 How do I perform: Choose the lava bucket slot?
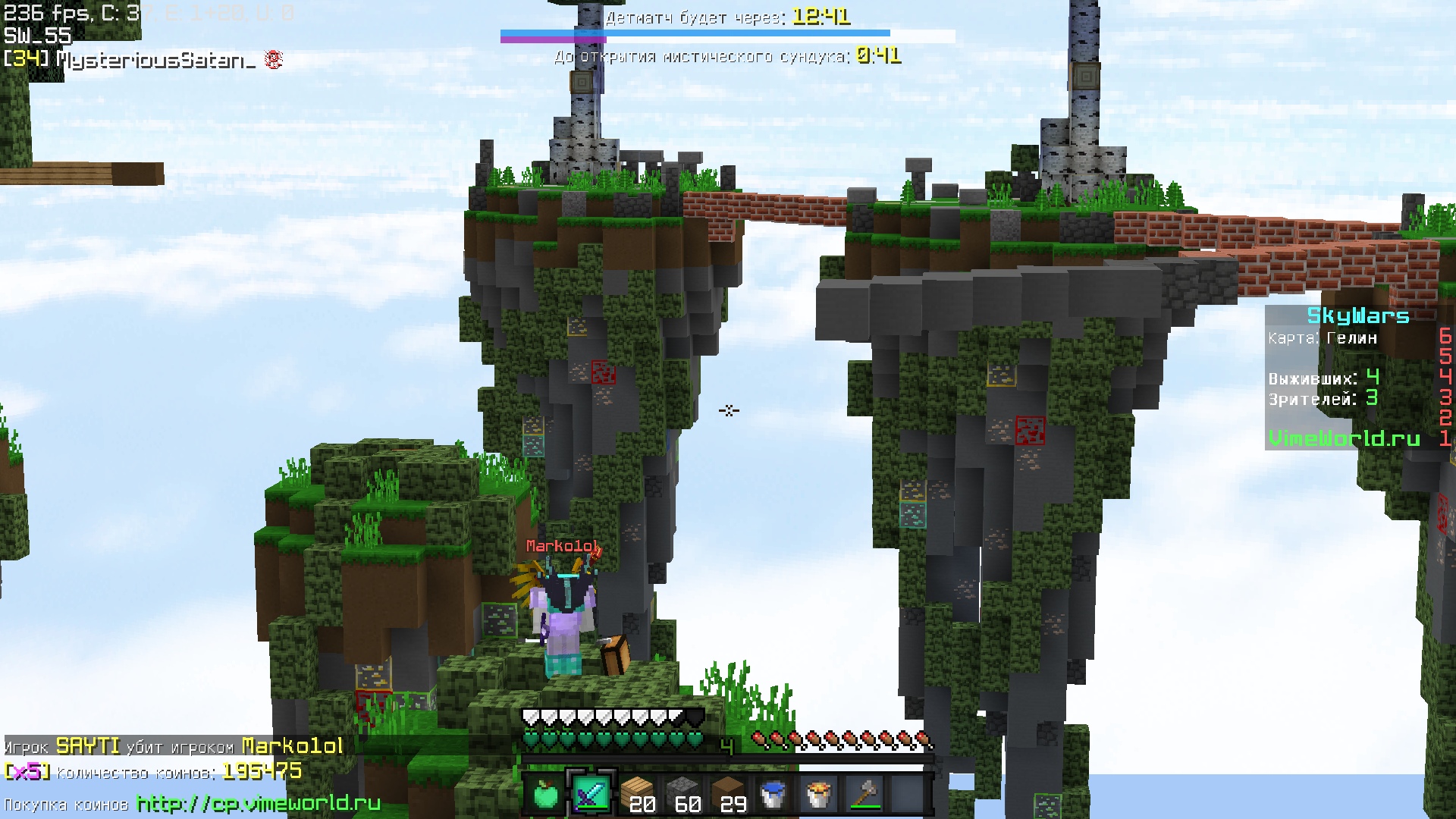818,794
